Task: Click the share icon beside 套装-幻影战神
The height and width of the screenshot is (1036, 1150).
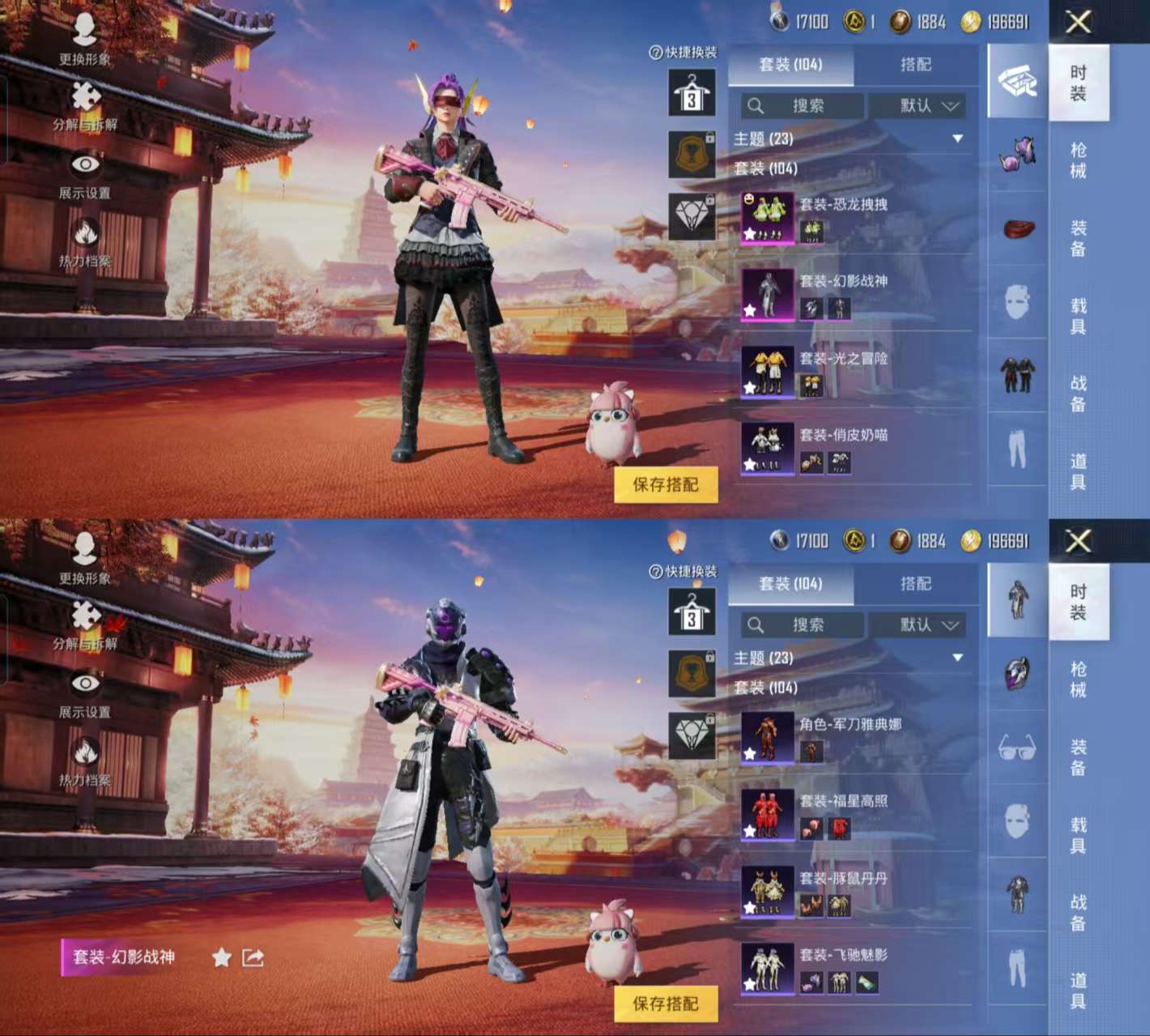Action: click(x=250, y=957)
